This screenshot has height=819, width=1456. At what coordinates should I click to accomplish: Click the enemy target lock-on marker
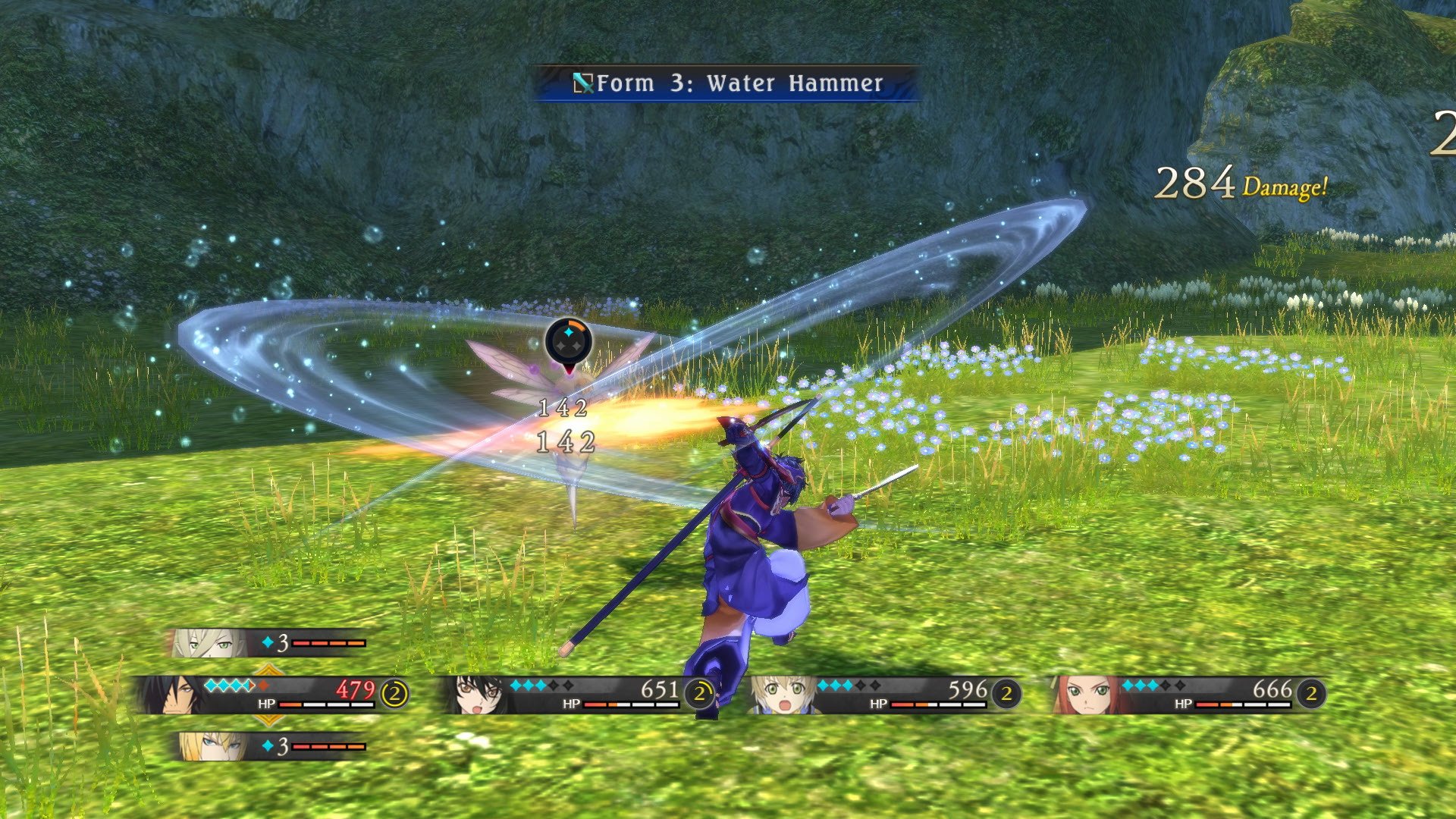pyautogui.click(x=569, y=343)
